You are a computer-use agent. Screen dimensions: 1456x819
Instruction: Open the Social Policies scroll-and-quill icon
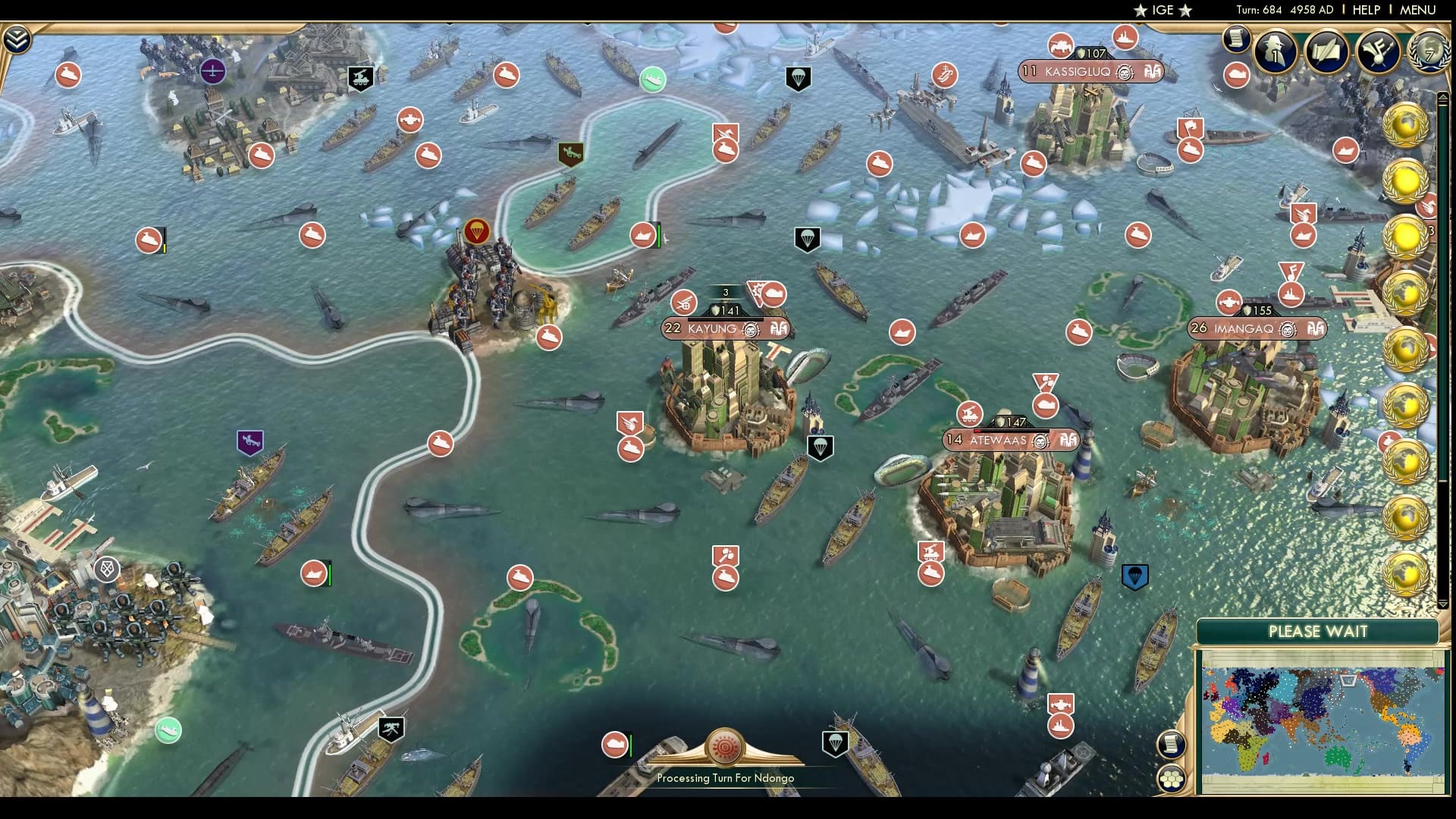[1329, 50]
